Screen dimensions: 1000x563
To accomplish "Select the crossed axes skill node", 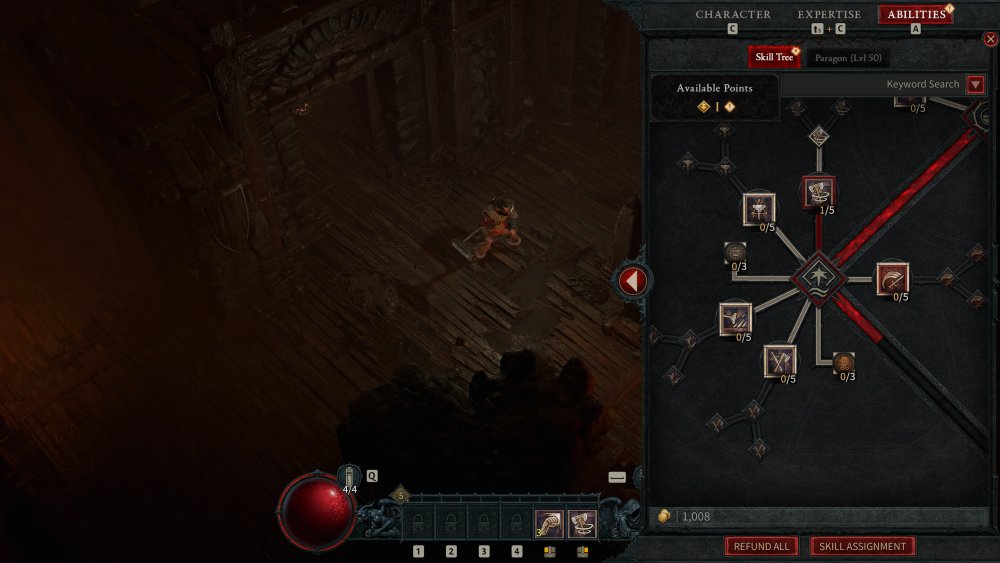I will [780, 360].
